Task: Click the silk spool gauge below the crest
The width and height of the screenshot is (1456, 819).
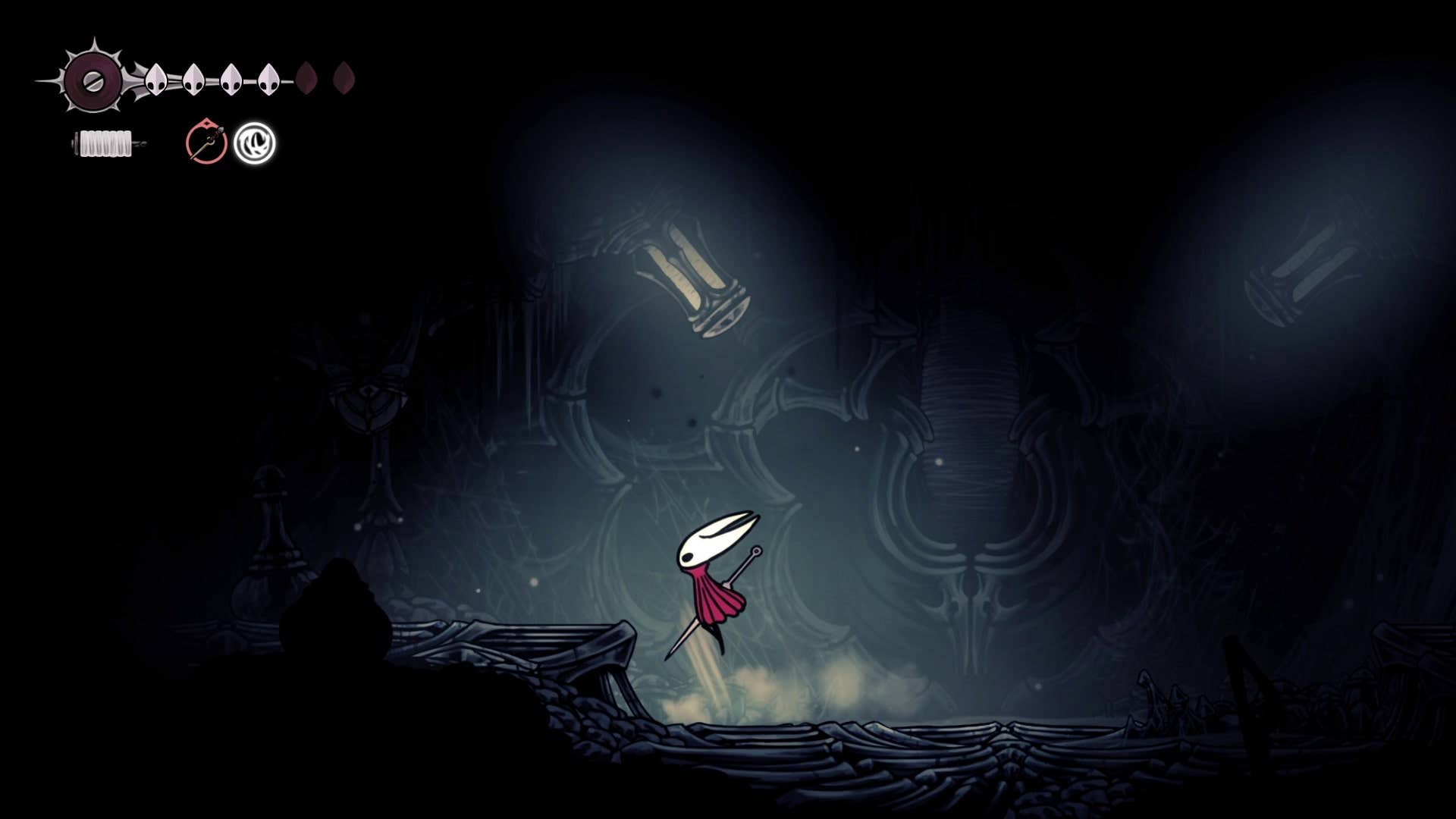Action: (x=105, y=142)
